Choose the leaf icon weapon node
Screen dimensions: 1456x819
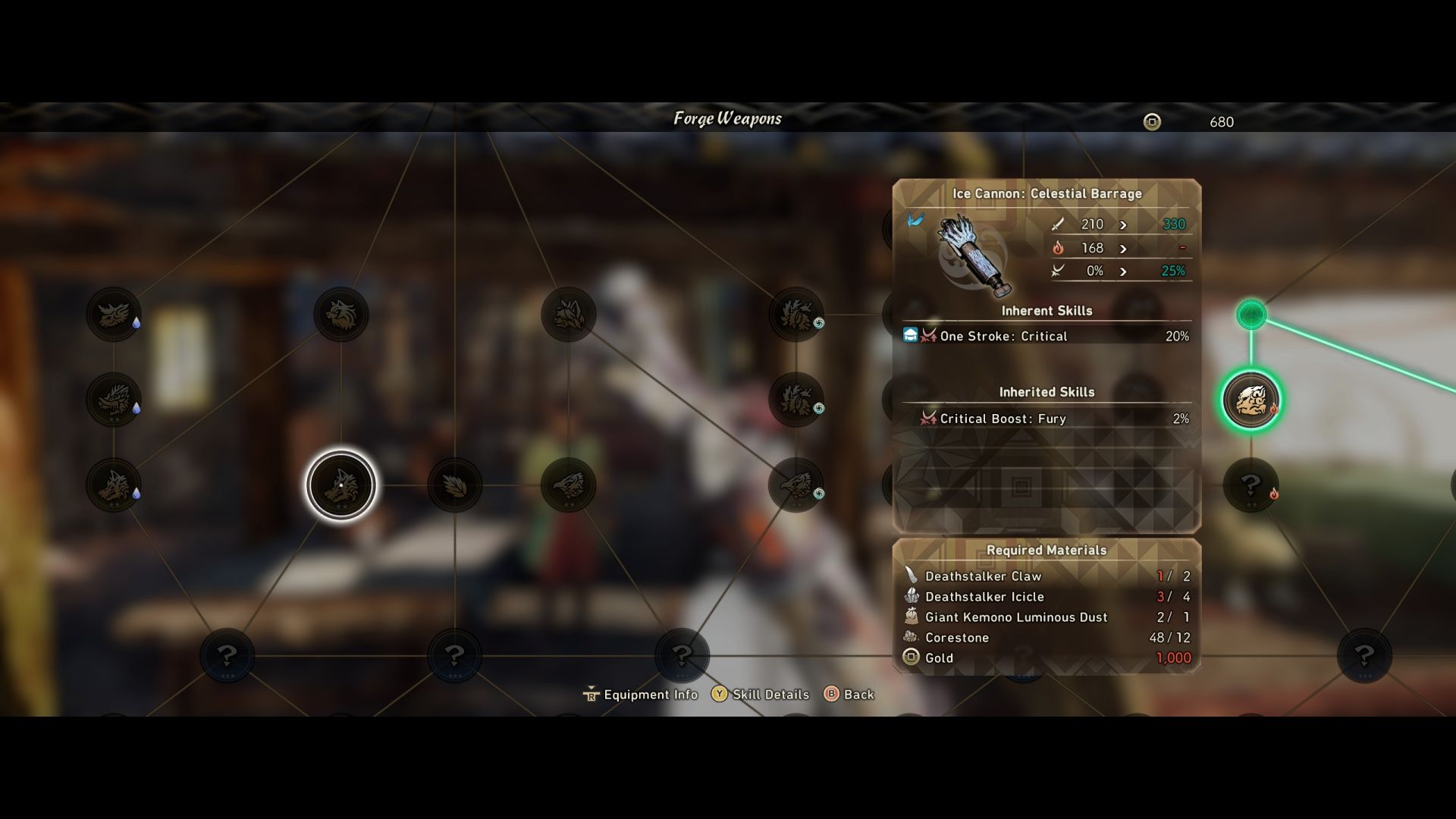455,485
